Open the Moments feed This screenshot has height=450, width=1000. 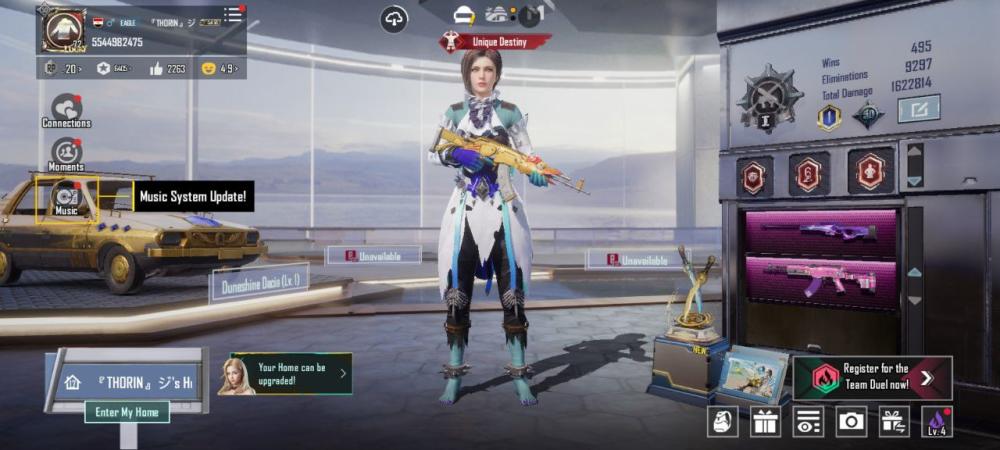[x=66, y=153]
